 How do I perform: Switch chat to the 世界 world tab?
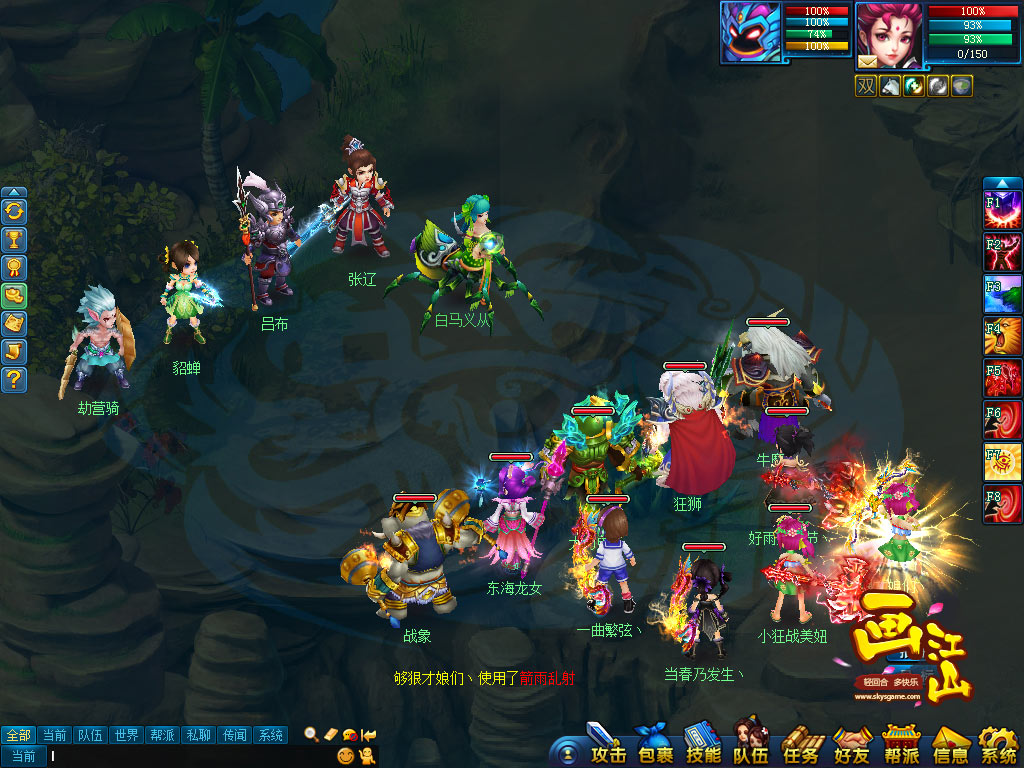125,735
